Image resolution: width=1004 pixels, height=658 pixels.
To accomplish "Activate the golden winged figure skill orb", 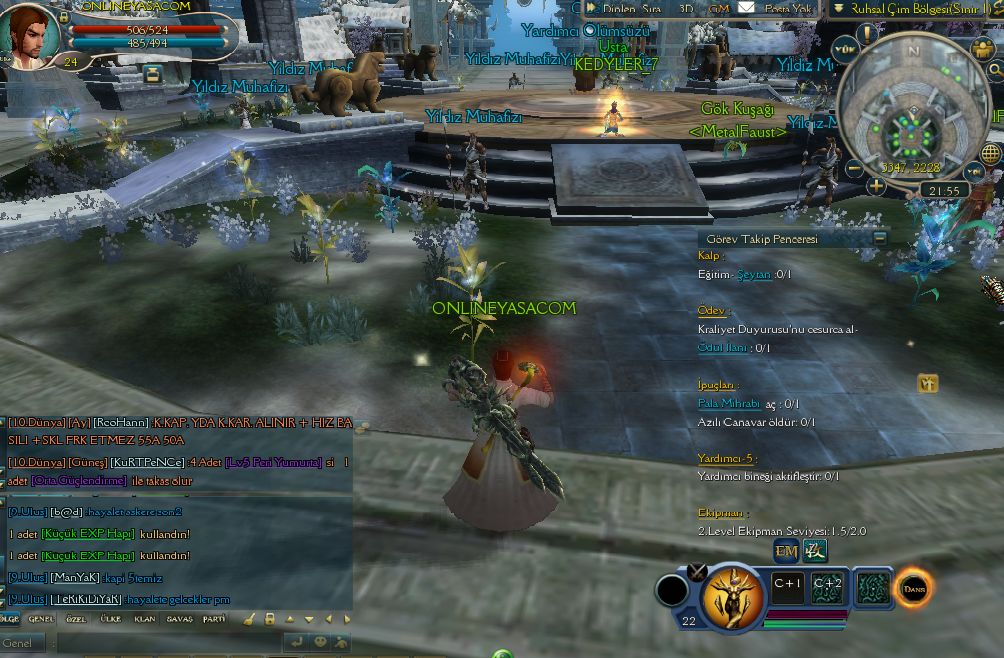I will (733, 597).
